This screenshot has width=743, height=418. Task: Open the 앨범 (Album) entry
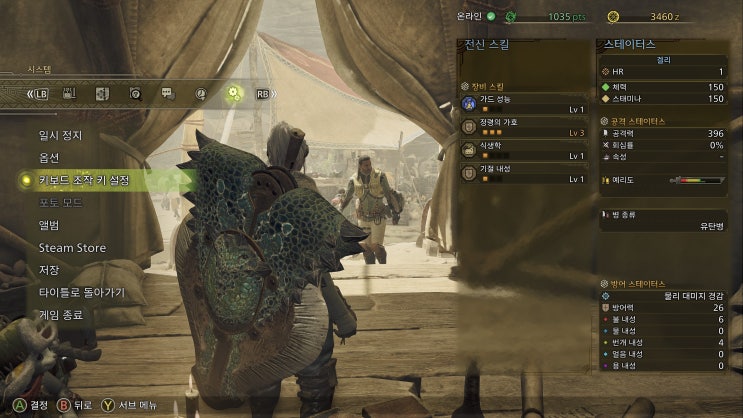coord(49,225)
